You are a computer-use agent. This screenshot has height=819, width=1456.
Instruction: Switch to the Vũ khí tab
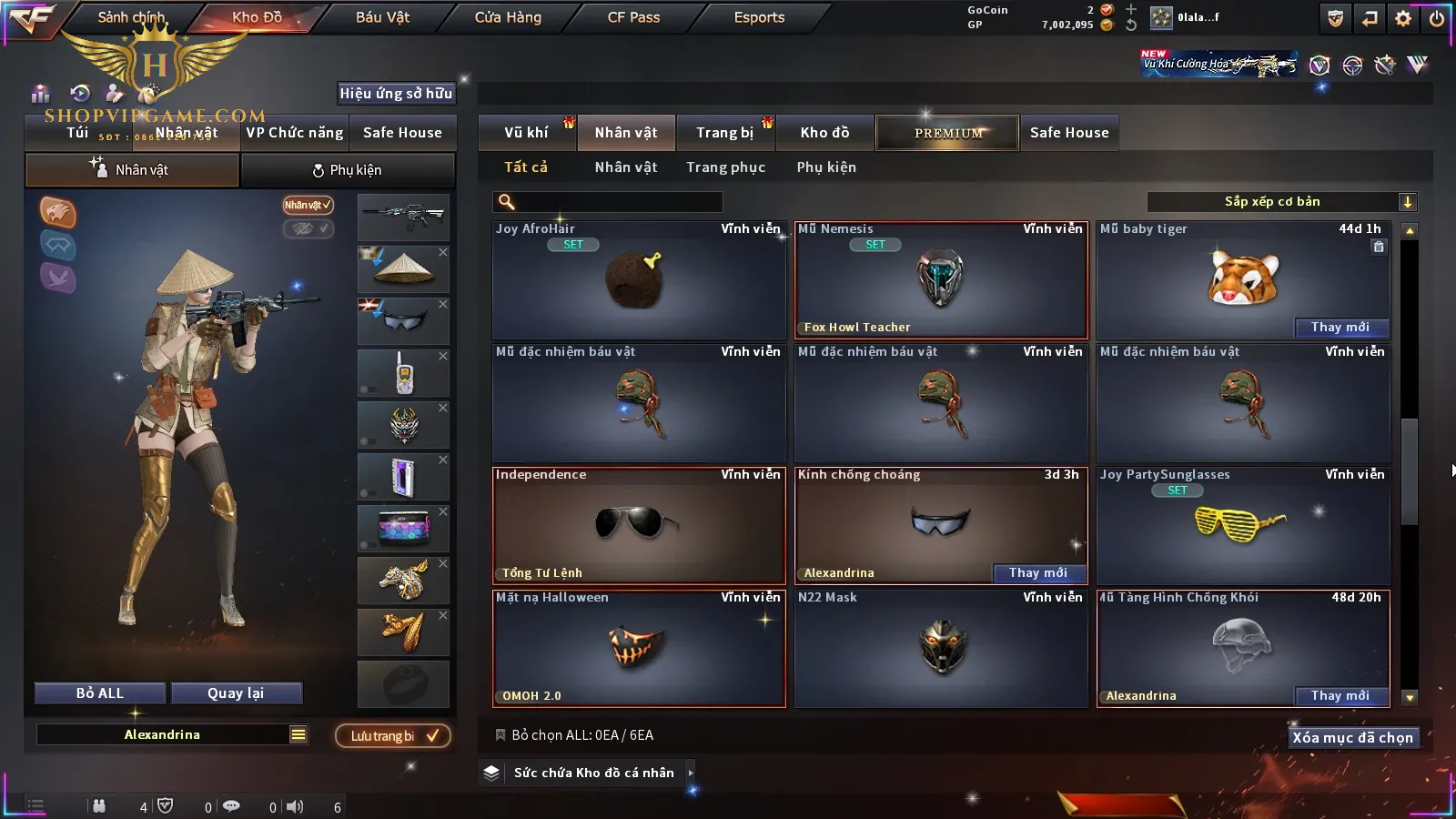coord(526,133)
